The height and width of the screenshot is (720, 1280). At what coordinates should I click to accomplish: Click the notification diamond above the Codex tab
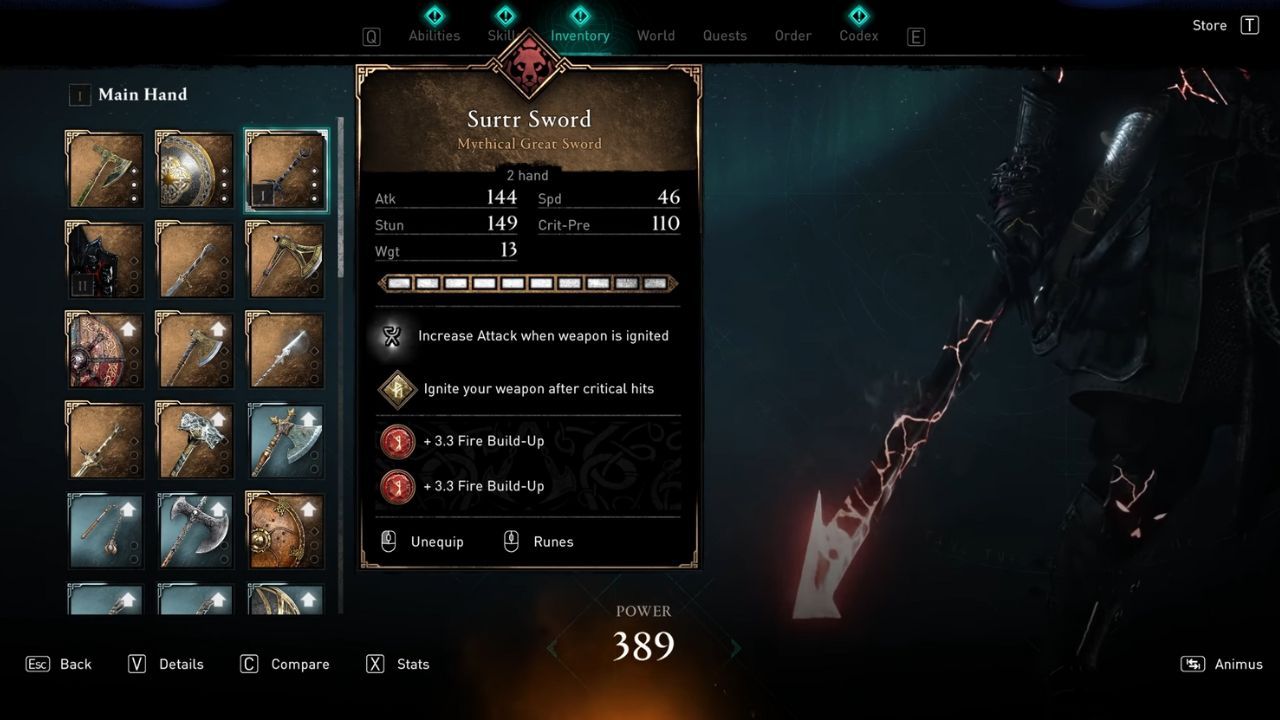tap(858, 16)
